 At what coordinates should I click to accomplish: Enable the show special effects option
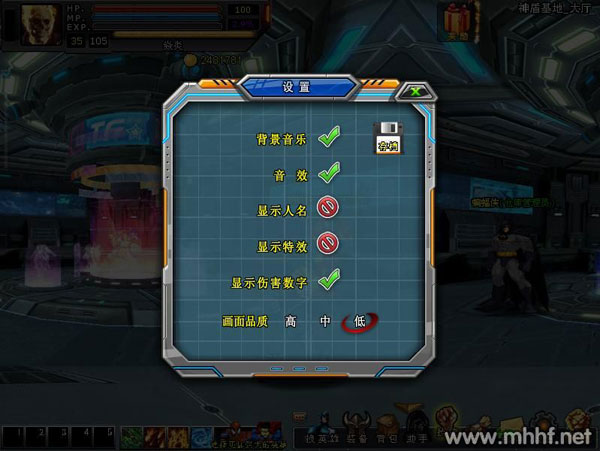[328, 243]
